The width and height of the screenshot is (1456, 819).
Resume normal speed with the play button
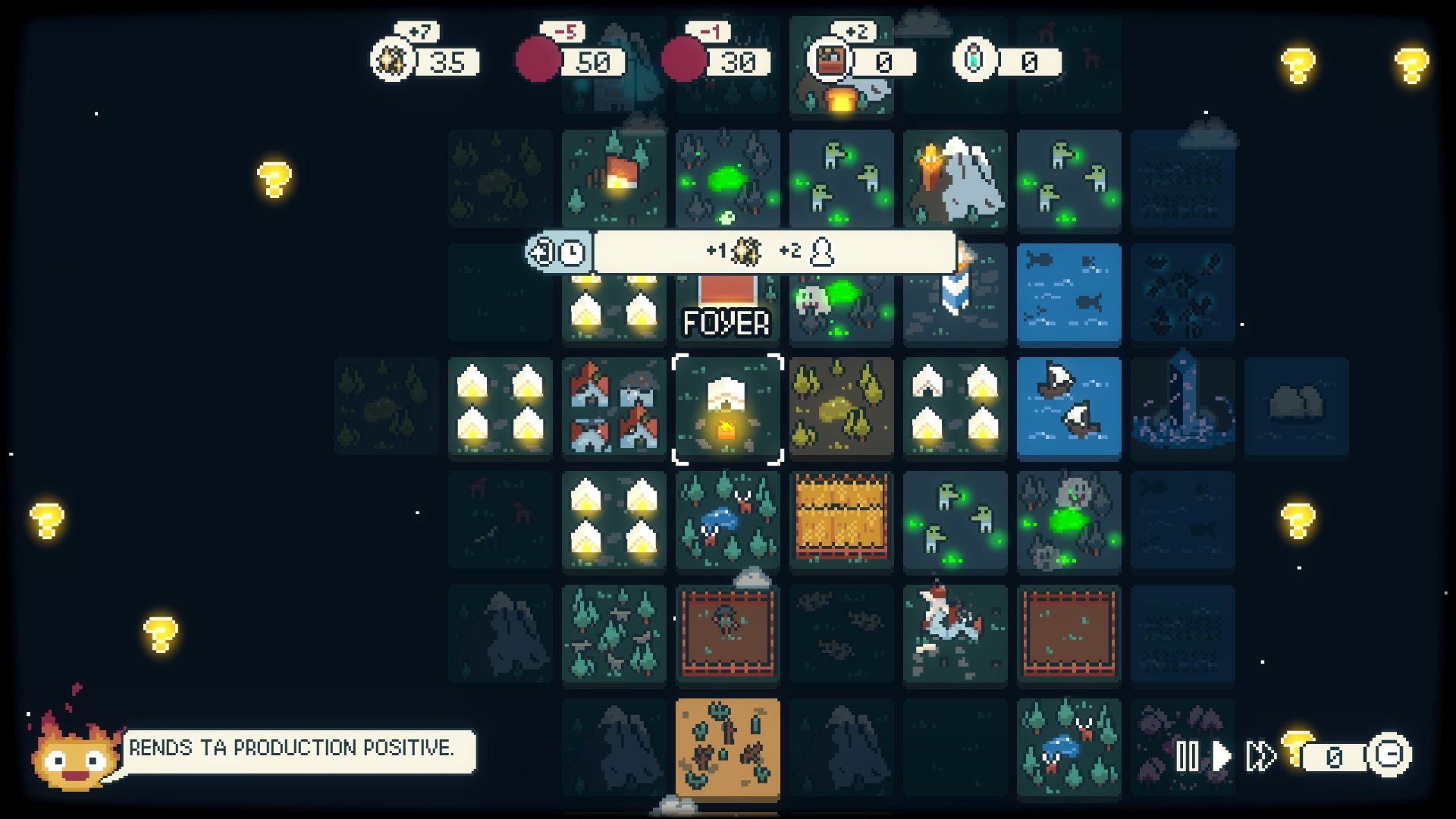coord(1221,756)
